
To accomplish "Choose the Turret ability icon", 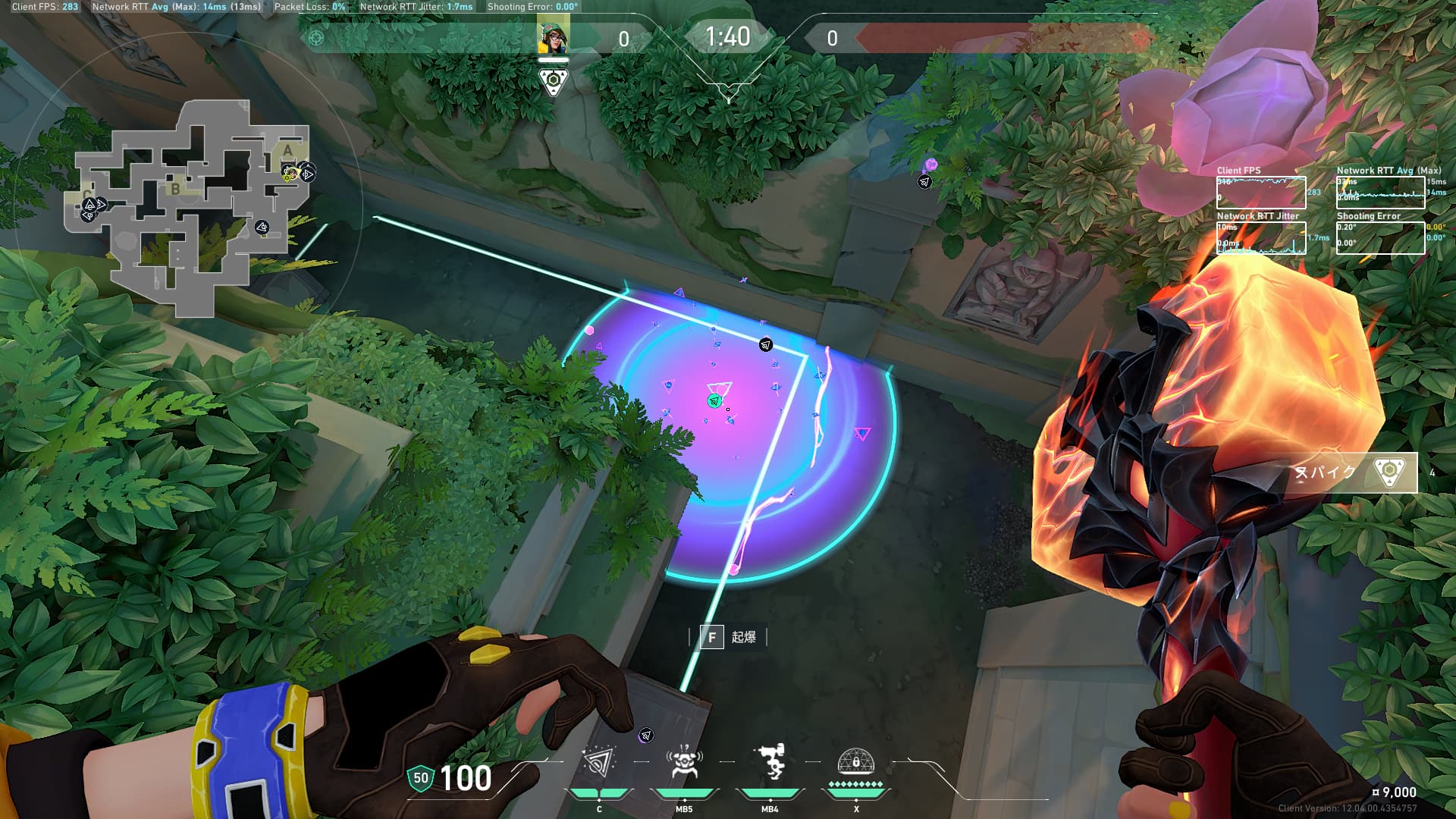I will [x=770, y=764].
